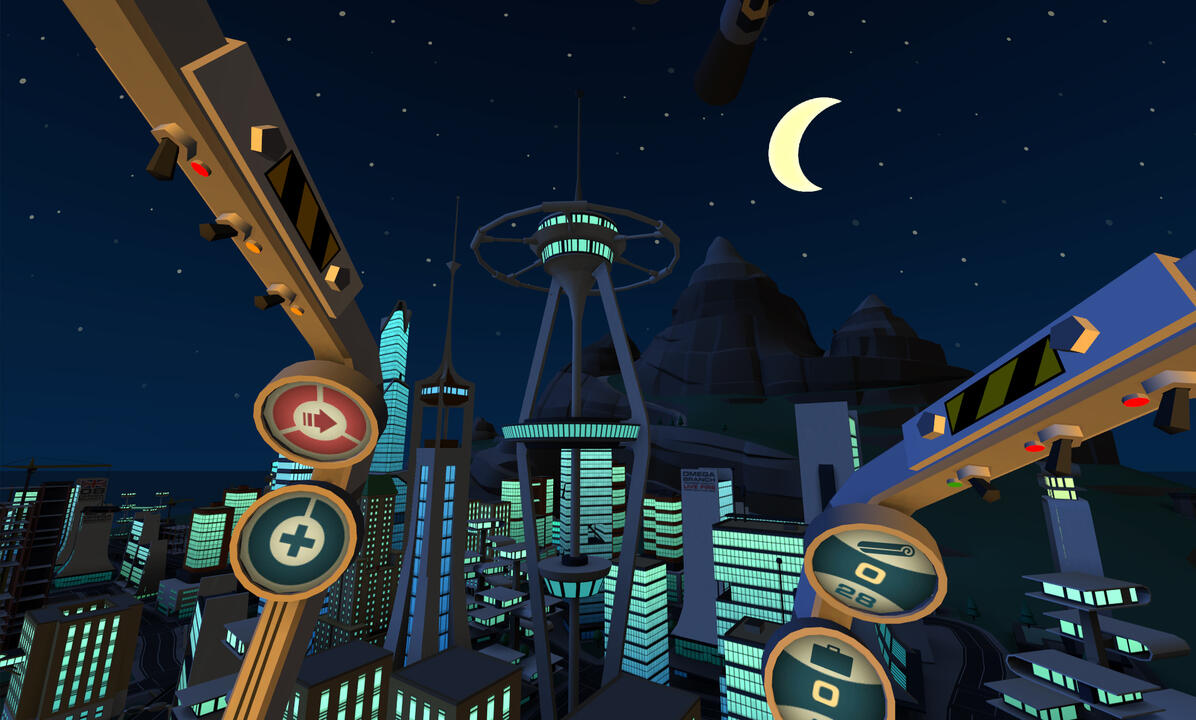This screenshot has height=720, width=1196.
Task: Activate the red arrow dial button
Action: [x=316, y=420]
